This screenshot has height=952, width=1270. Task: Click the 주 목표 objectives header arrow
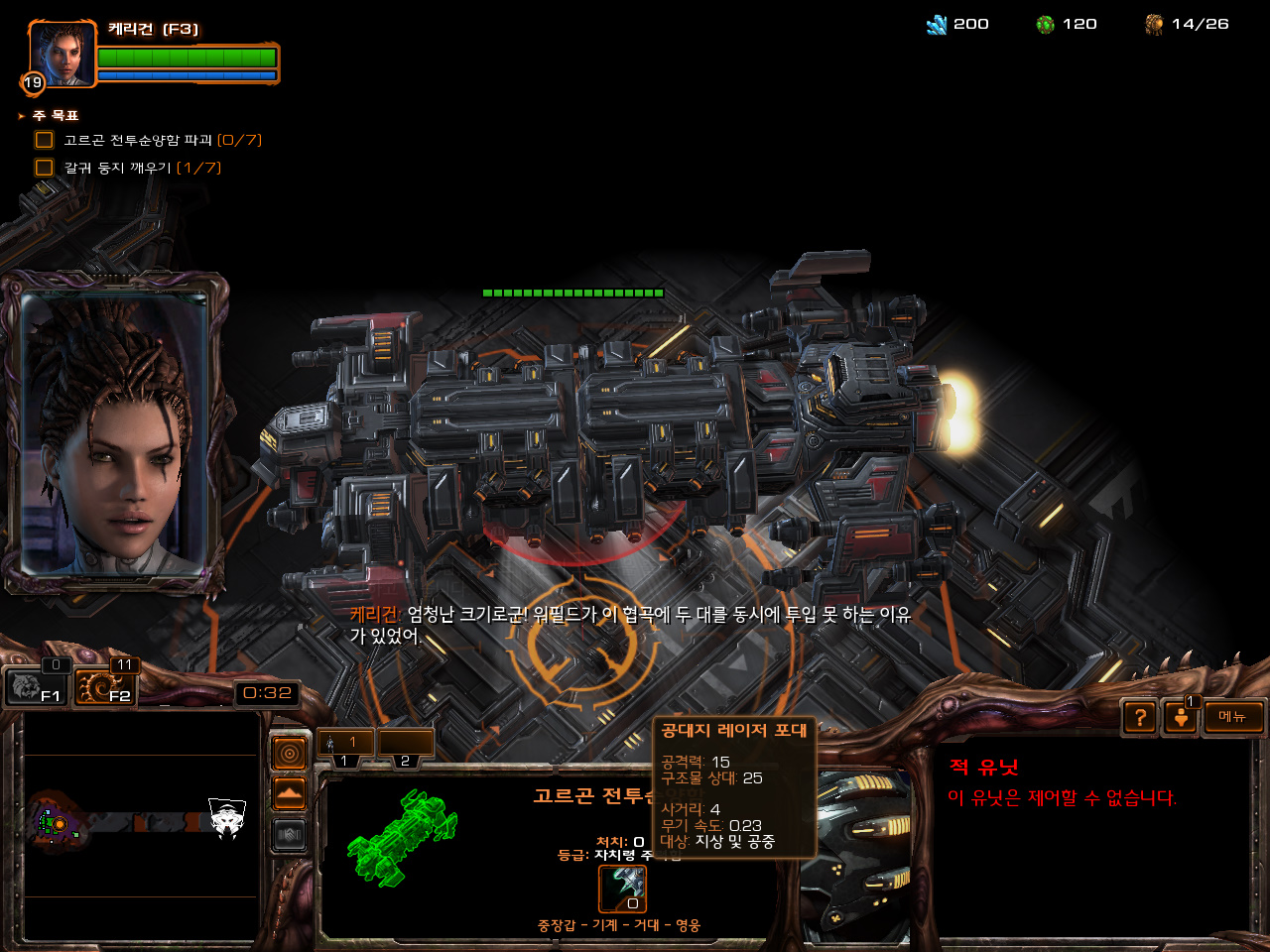pyautogui.click(x=22, y=116)
